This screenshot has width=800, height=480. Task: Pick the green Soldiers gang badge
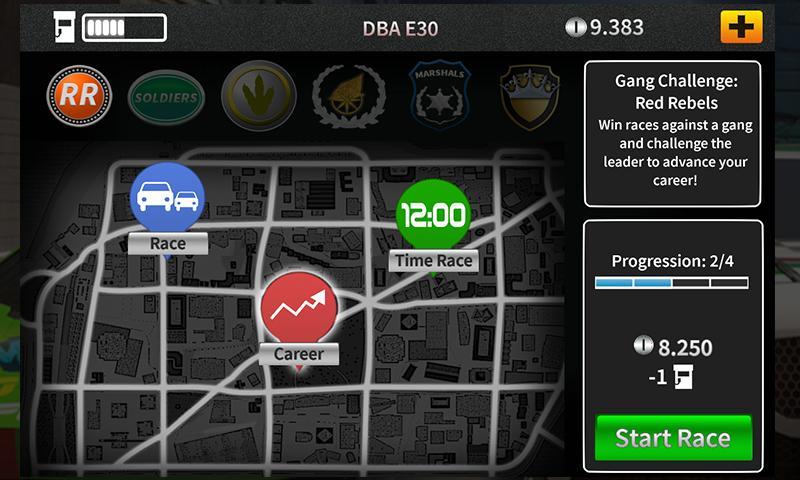tap(166, 97)
